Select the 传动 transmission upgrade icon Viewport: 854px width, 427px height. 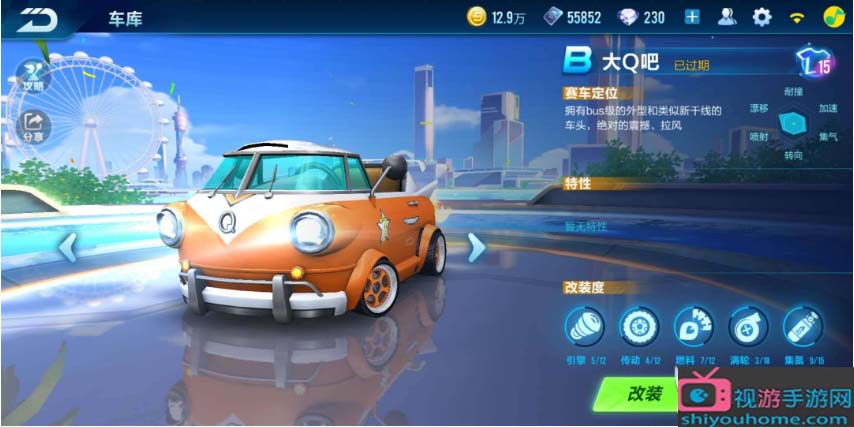[x=638, y=327]
